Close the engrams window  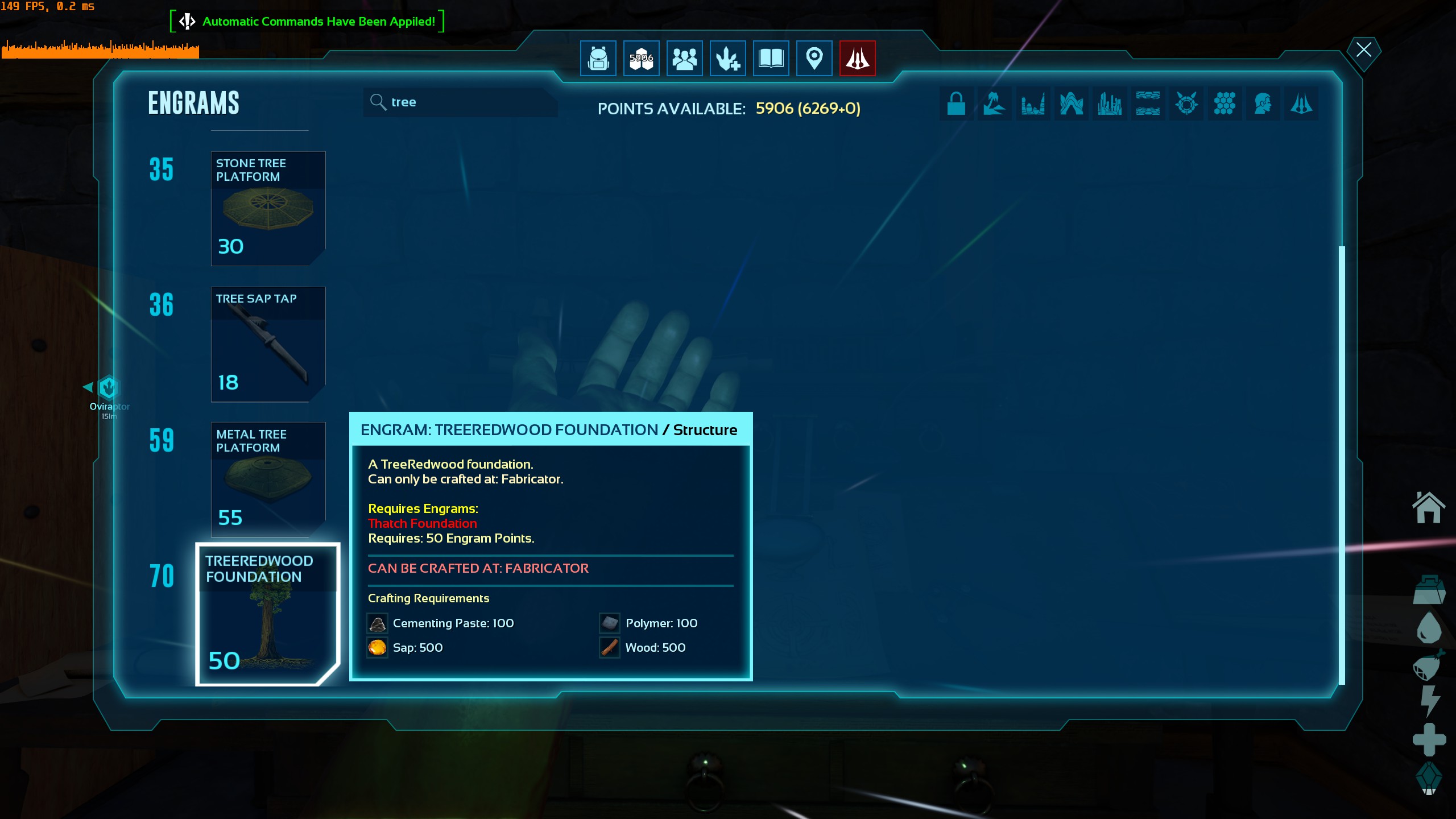(x=1363, y=50)
